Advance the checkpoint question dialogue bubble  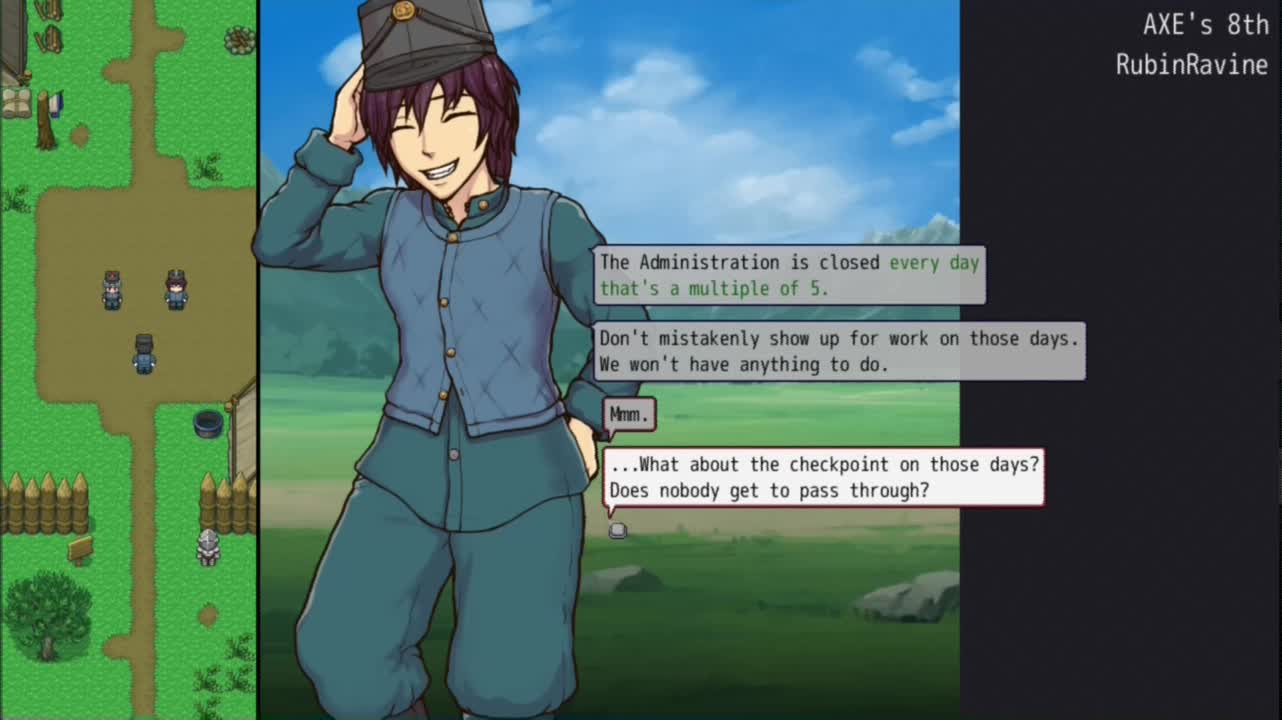(618, 530)
